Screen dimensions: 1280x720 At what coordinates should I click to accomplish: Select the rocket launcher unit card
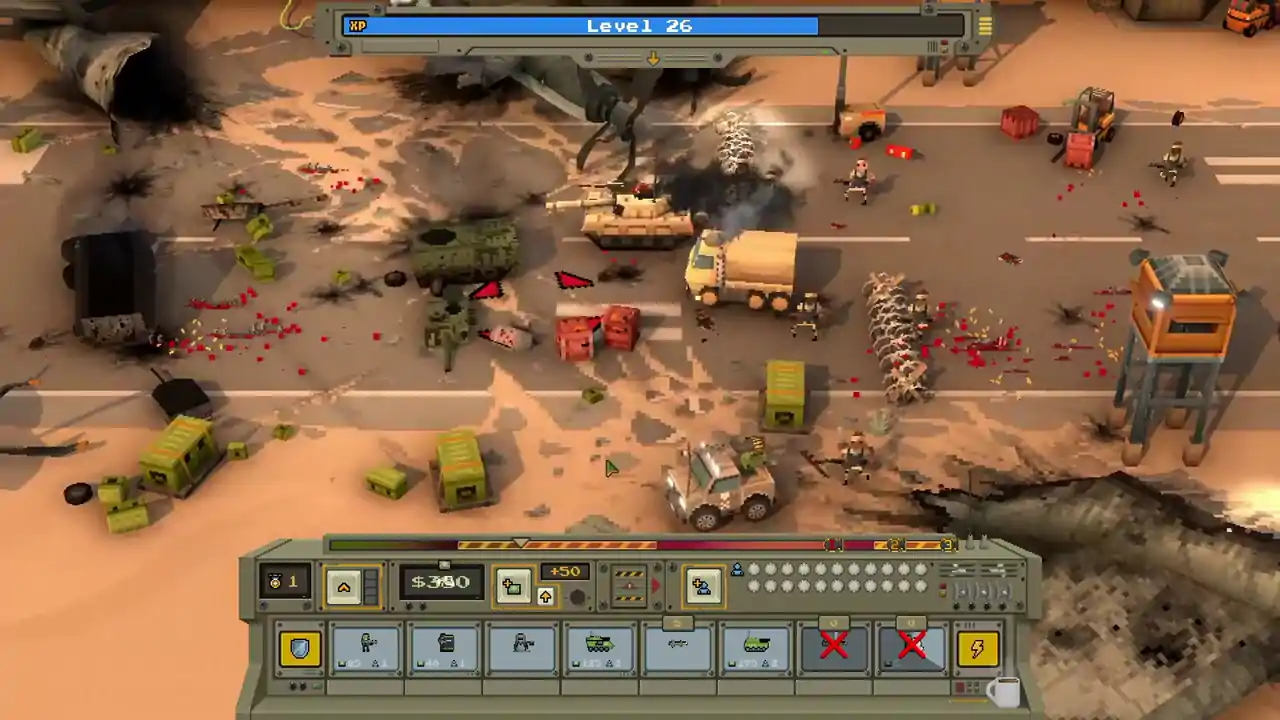678,648
